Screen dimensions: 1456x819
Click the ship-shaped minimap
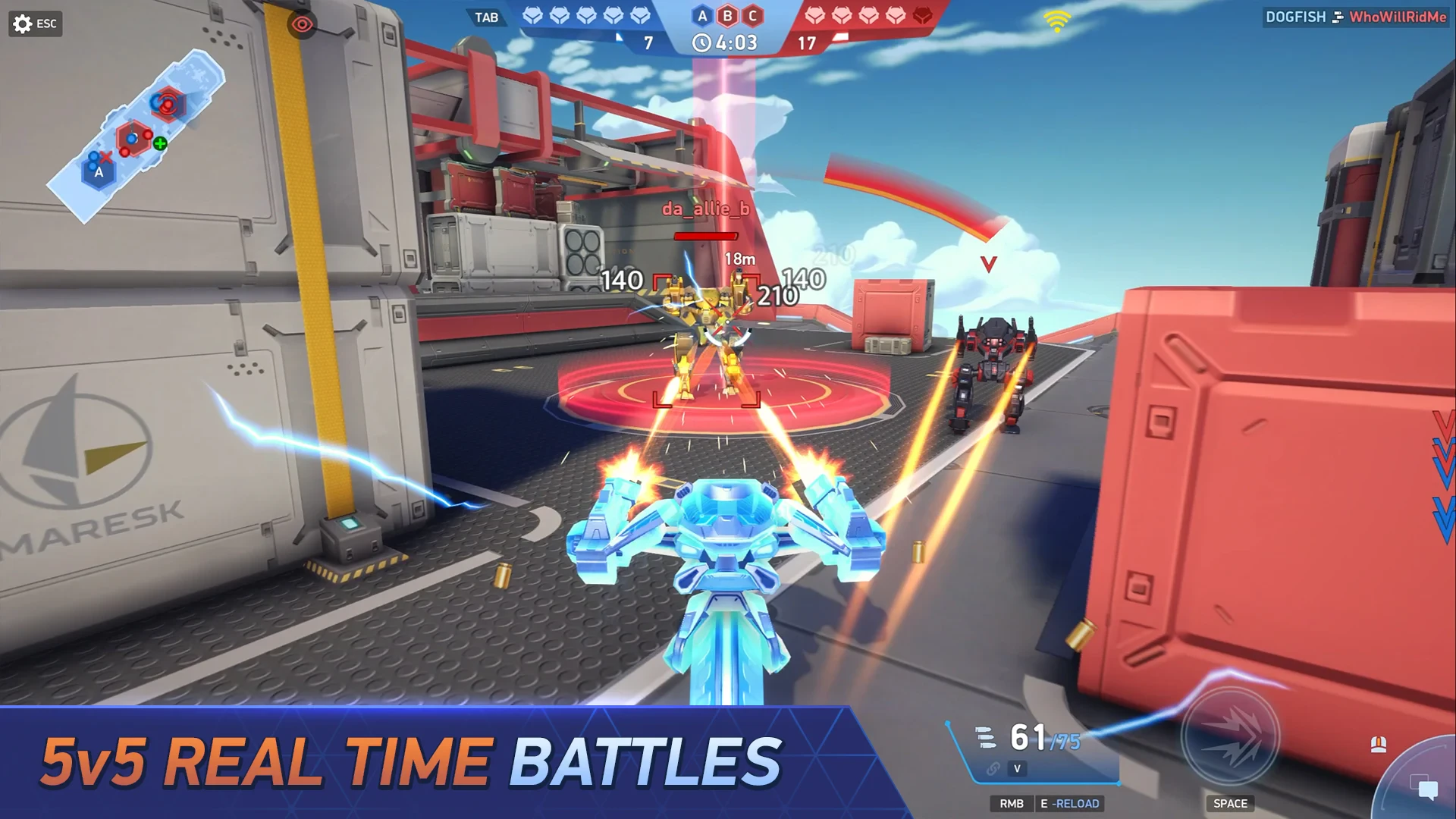tap(136, 135)
